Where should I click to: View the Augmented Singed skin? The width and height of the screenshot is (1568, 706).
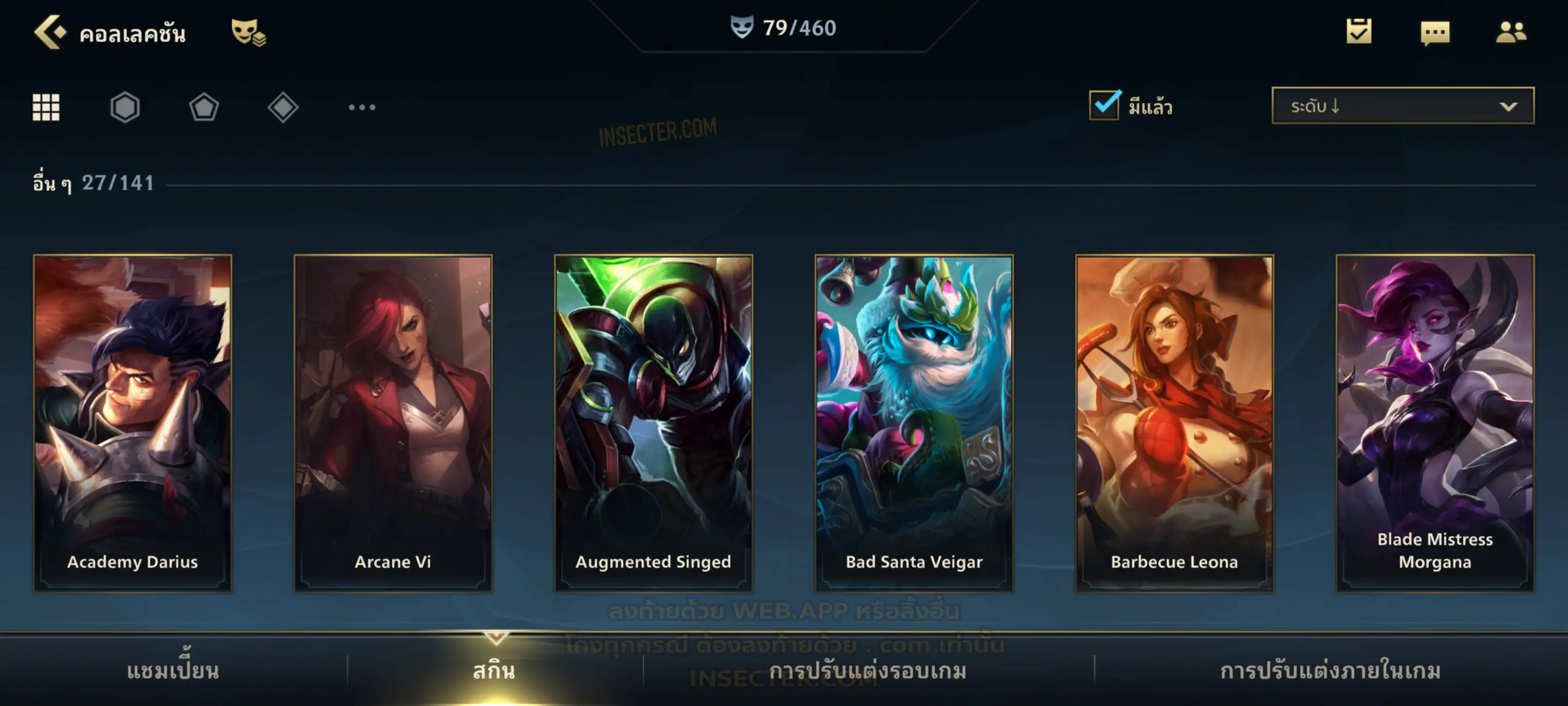tap(654, 423)
